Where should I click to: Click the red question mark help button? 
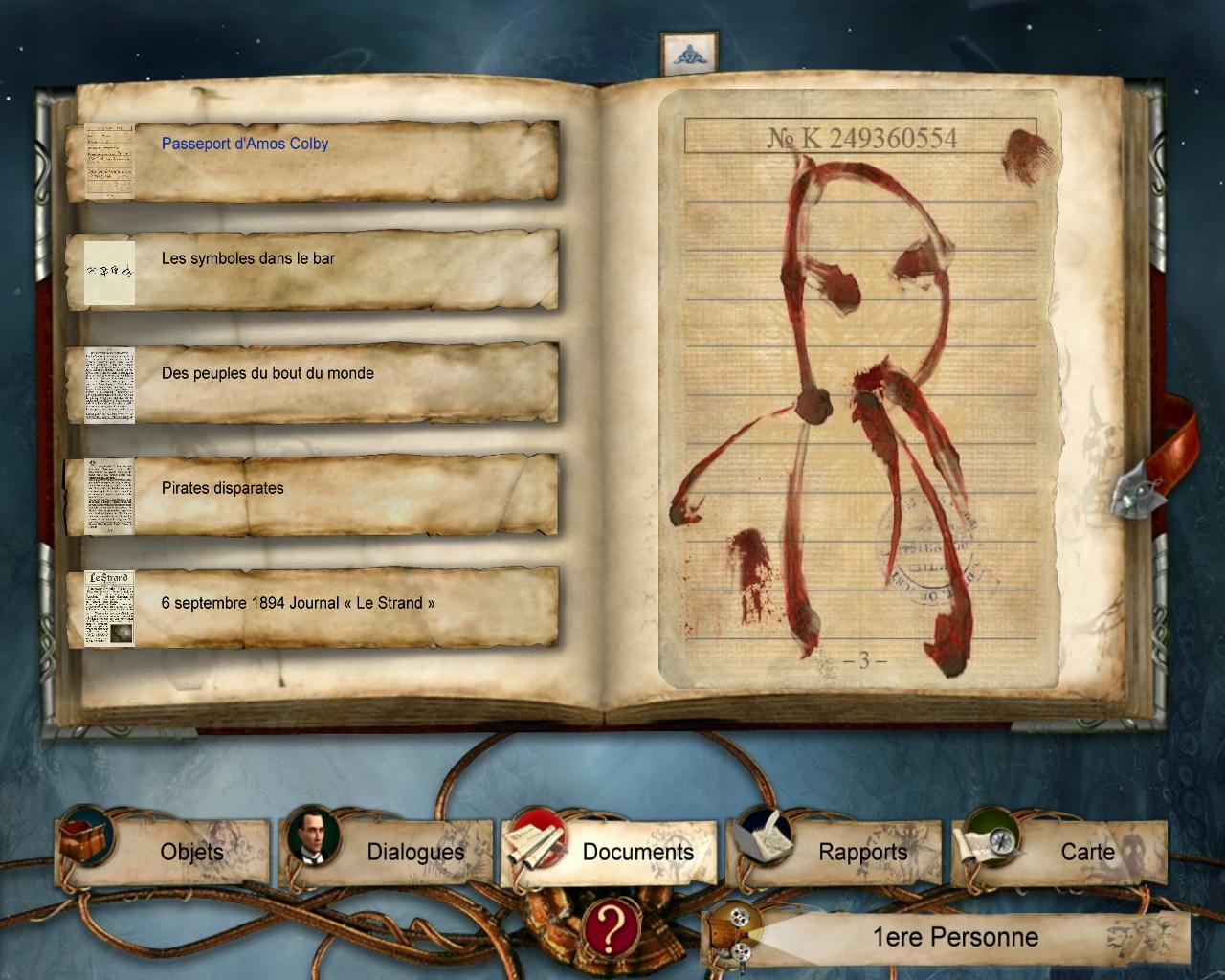point(612,926)
